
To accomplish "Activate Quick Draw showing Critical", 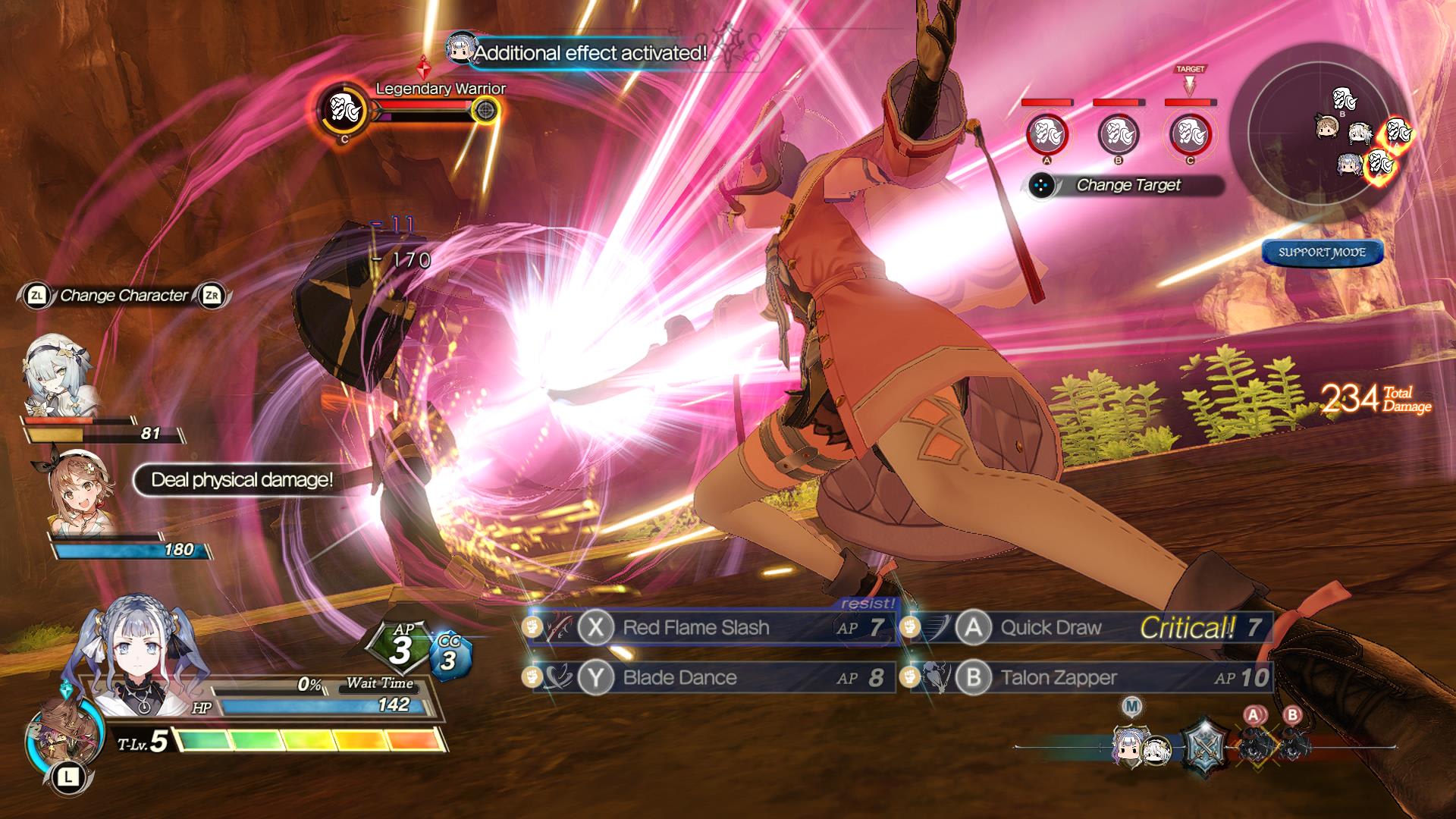I will [x=1051, y=627].
